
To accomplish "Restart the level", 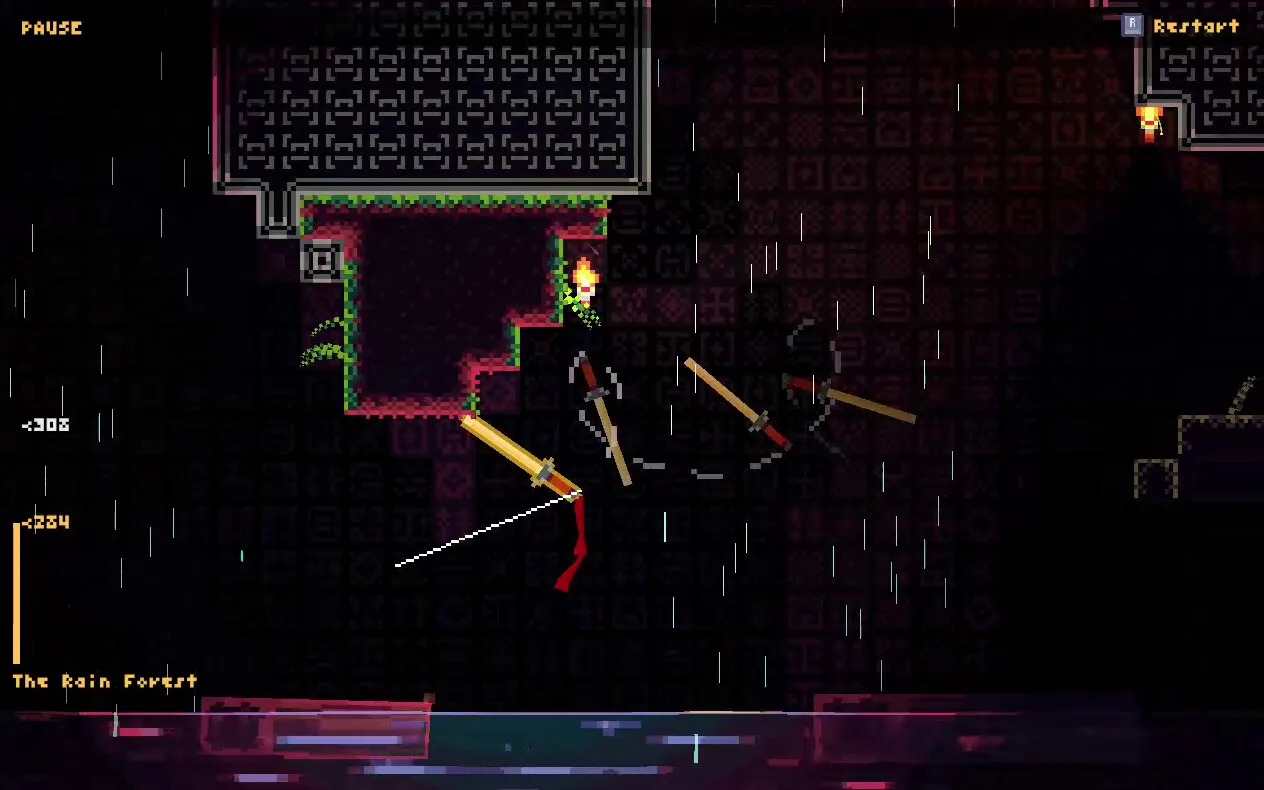I will [x=1183, y=26].
